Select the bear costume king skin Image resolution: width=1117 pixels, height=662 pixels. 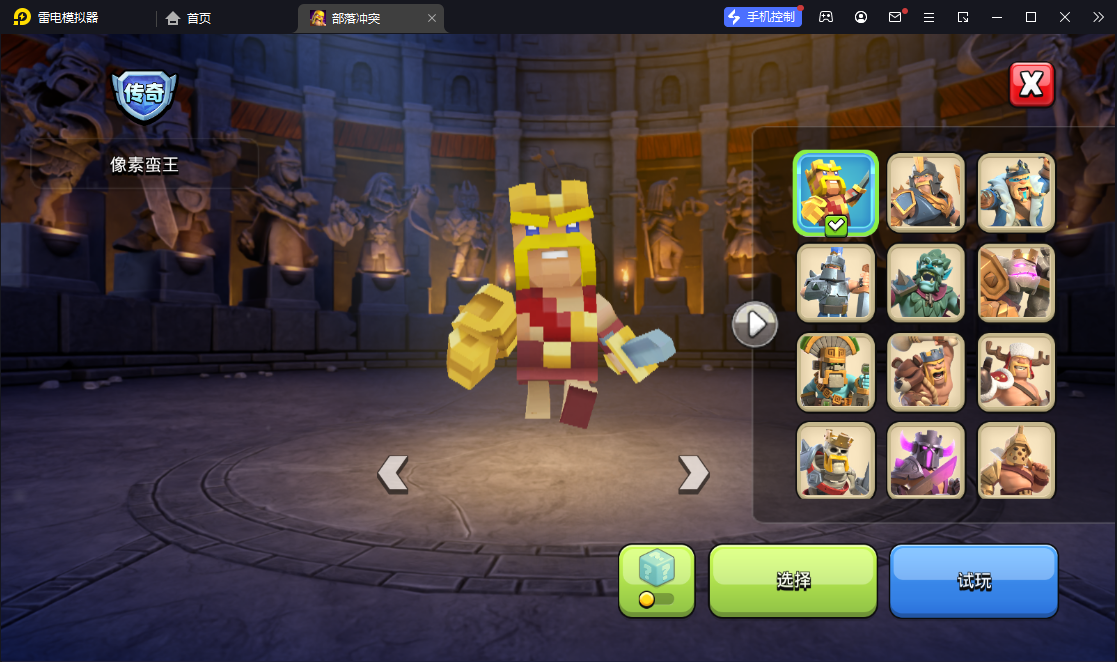926,372
